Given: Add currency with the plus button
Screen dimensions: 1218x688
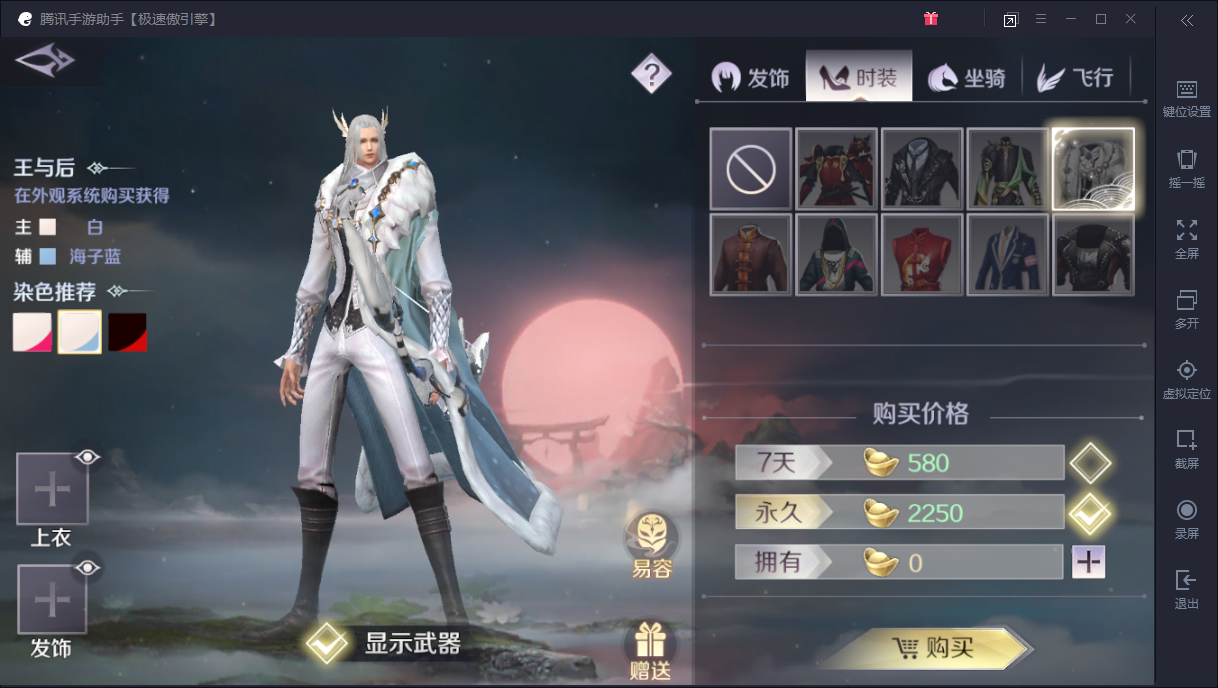Looking at the screenshot, I should click(1088, 563).
